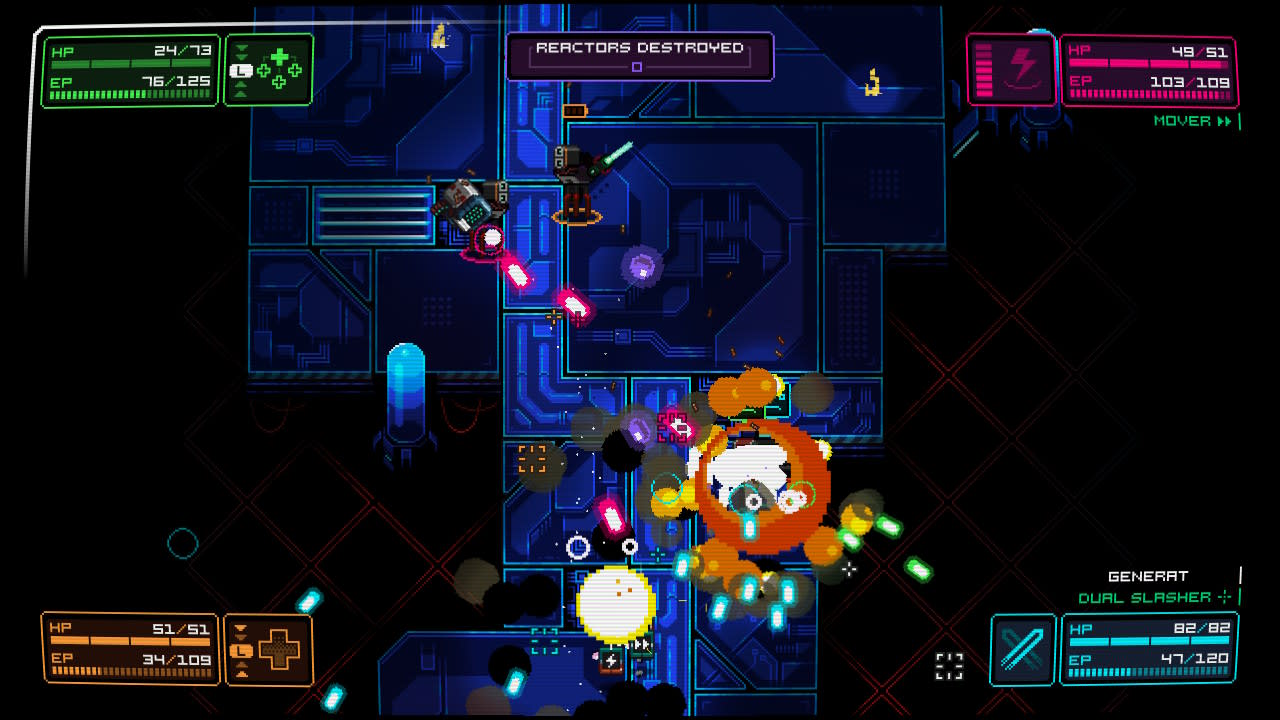Expand the down chevrons on the orange panel
Image resolution: width=1280 pixels, height=720 pixels.
point(241,630)
